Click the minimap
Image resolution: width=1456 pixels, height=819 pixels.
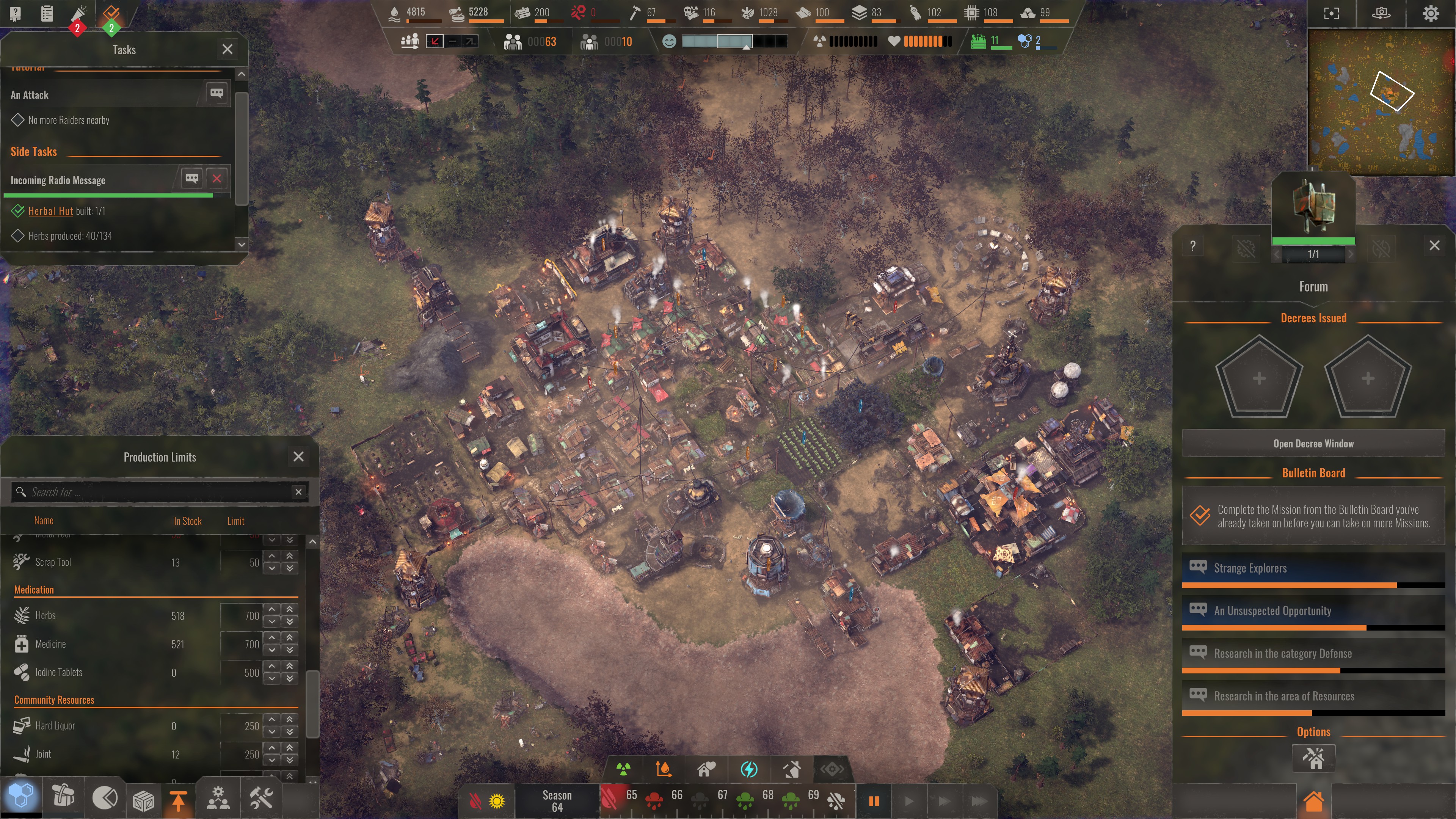(x=1381, y=102)
